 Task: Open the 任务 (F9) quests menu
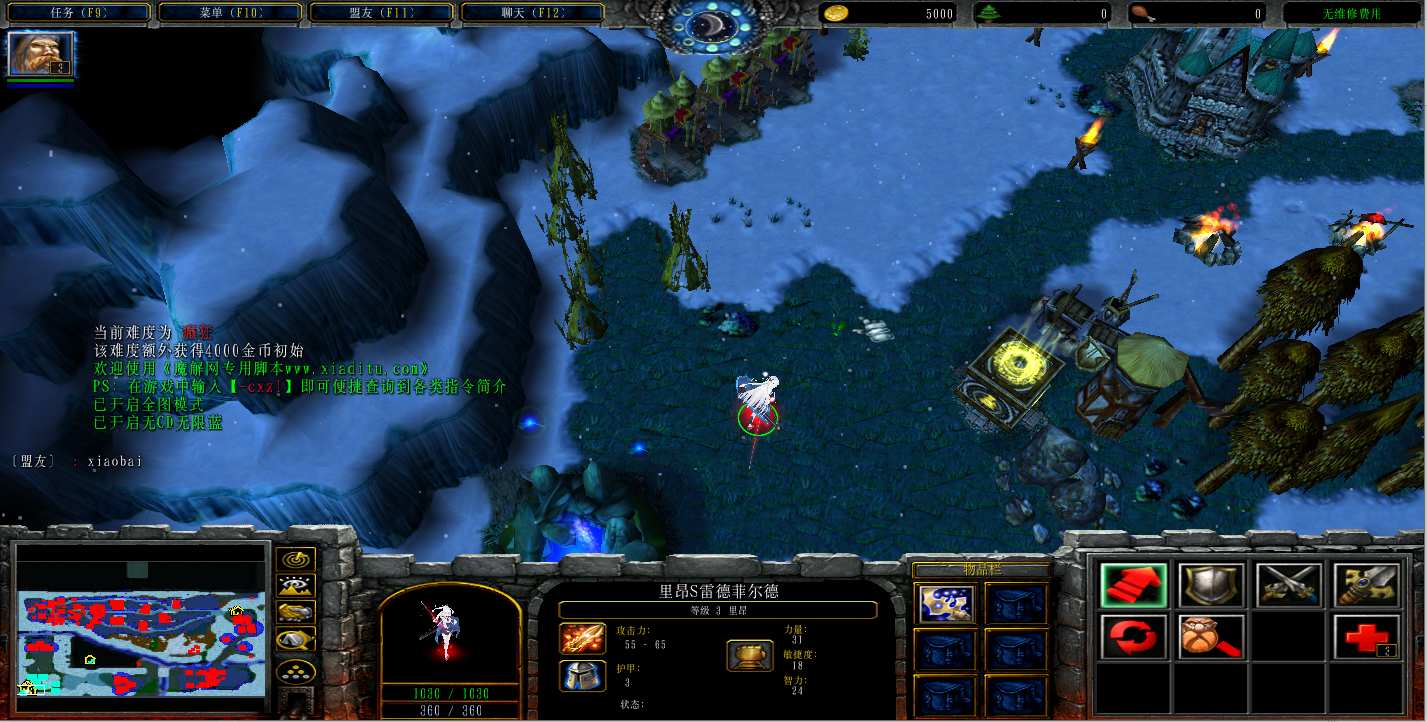coord(79,13)
